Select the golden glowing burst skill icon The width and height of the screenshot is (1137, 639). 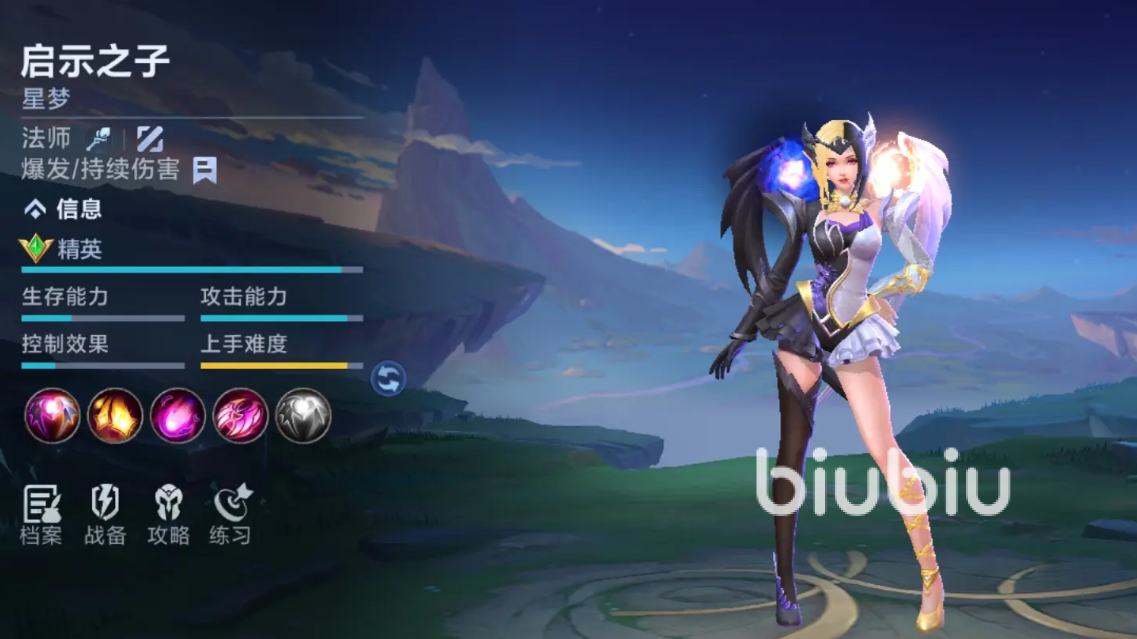115,416
